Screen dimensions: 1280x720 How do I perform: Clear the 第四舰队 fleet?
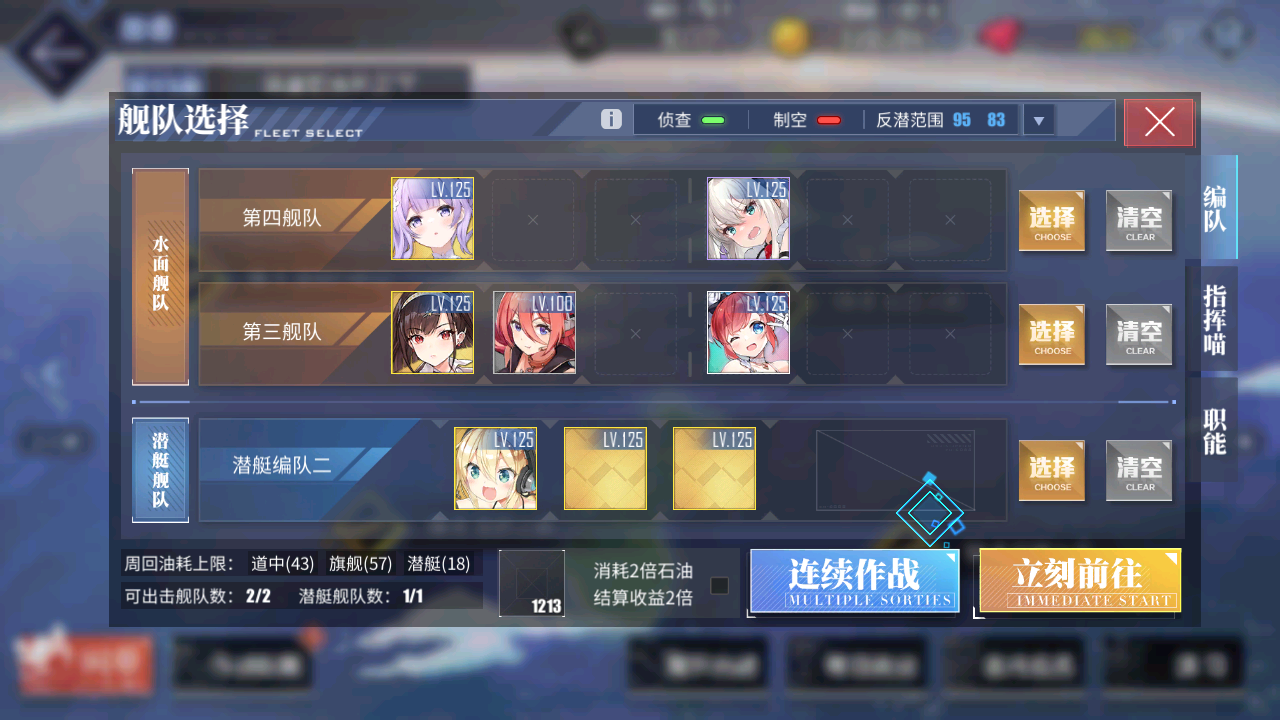[x=1139, y=221]
